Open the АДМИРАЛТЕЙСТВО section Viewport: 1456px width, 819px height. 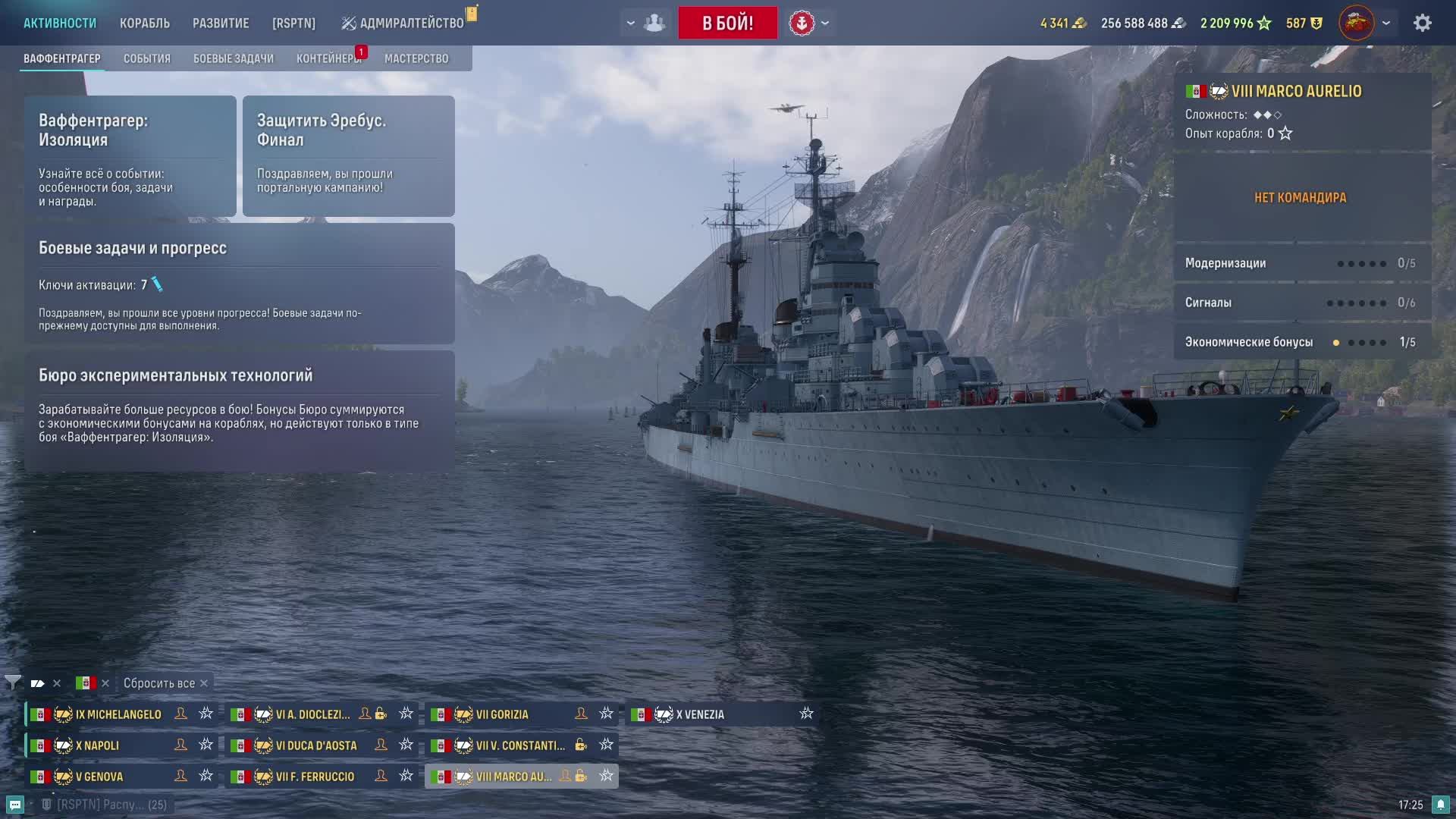(410, 24)
